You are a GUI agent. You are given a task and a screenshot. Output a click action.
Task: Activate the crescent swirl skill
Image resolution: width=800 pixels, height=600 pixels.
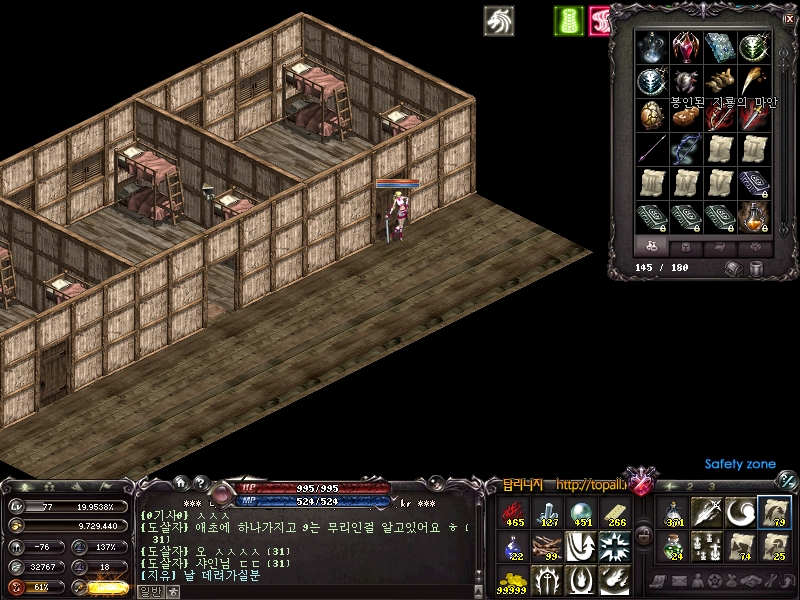click(740, 512)
